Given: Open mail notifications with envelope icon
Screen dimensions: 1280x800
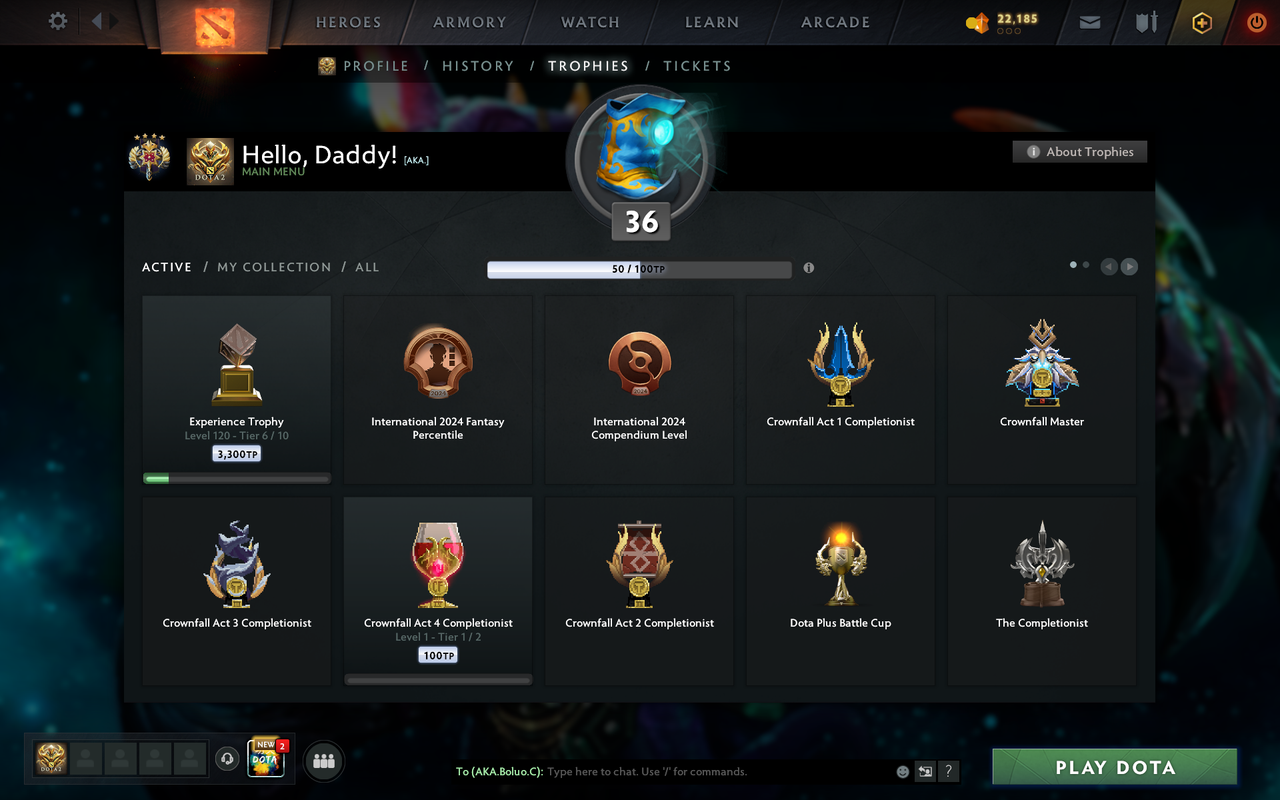Looking at the screenshot, I should 1089,21.
